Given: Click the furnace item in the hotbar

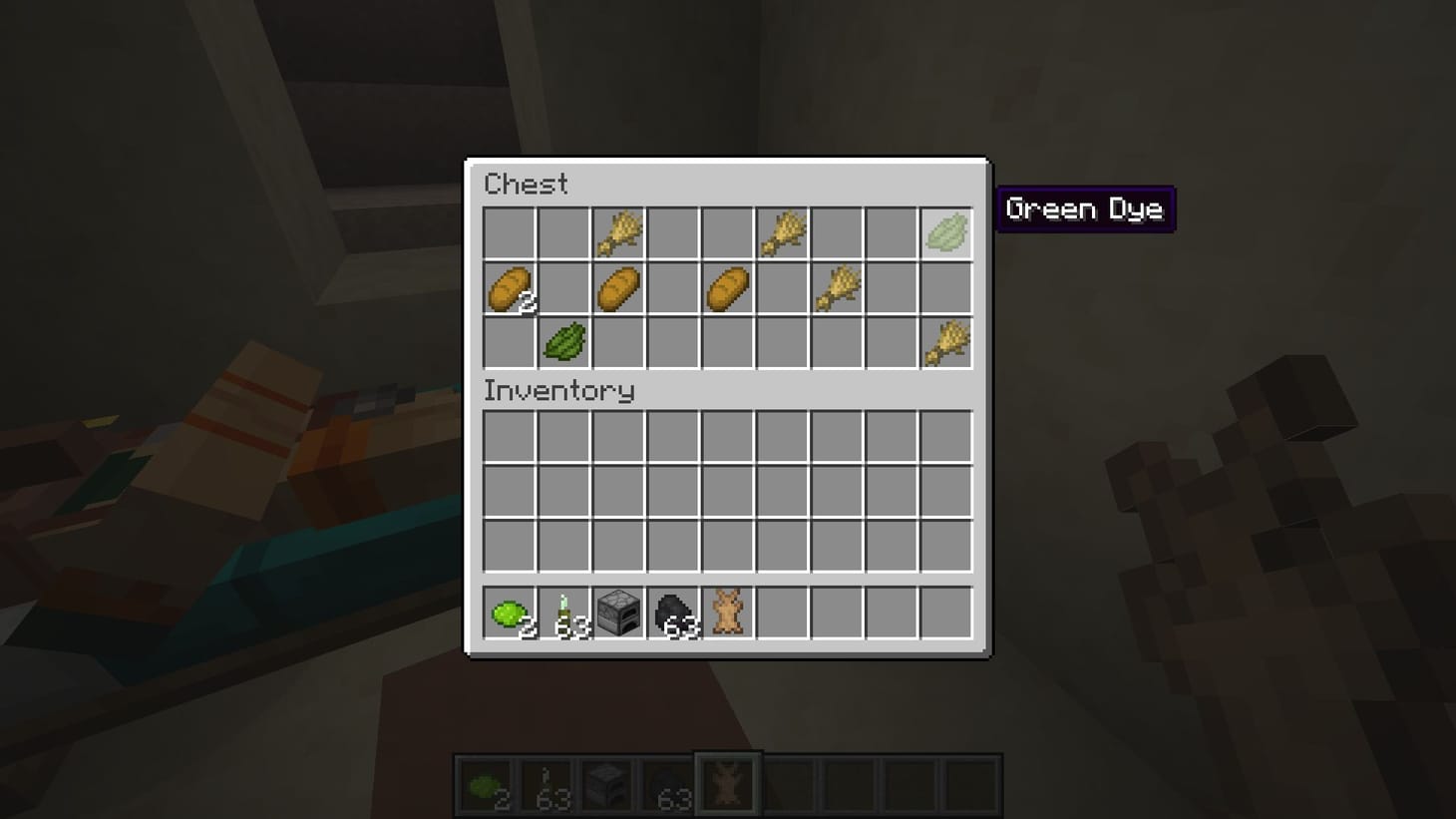Looking at the screenshot, I should [617, 613].
